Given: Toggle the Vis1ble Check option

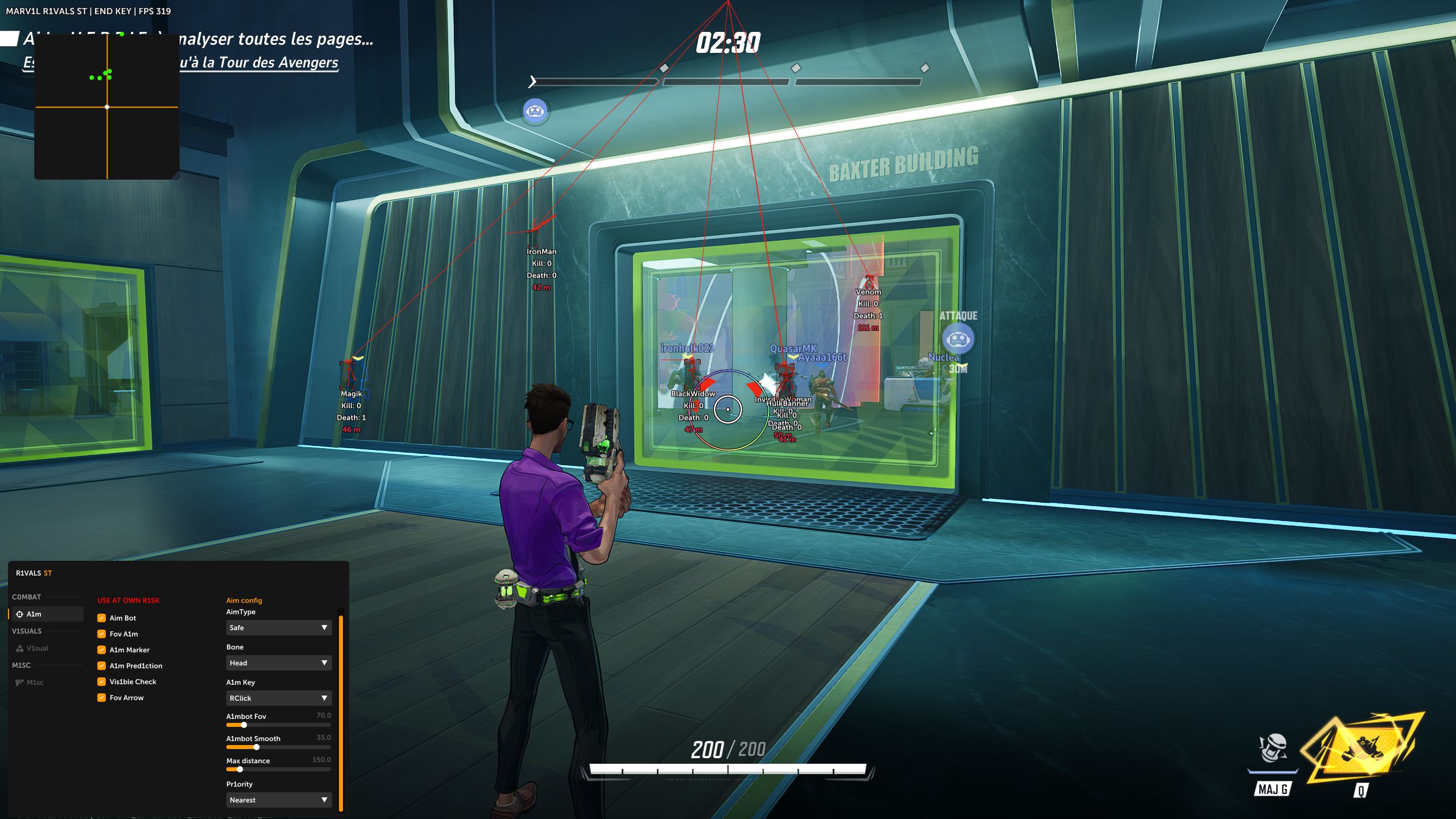Looking at the screenshot, I should click(102, 682).
